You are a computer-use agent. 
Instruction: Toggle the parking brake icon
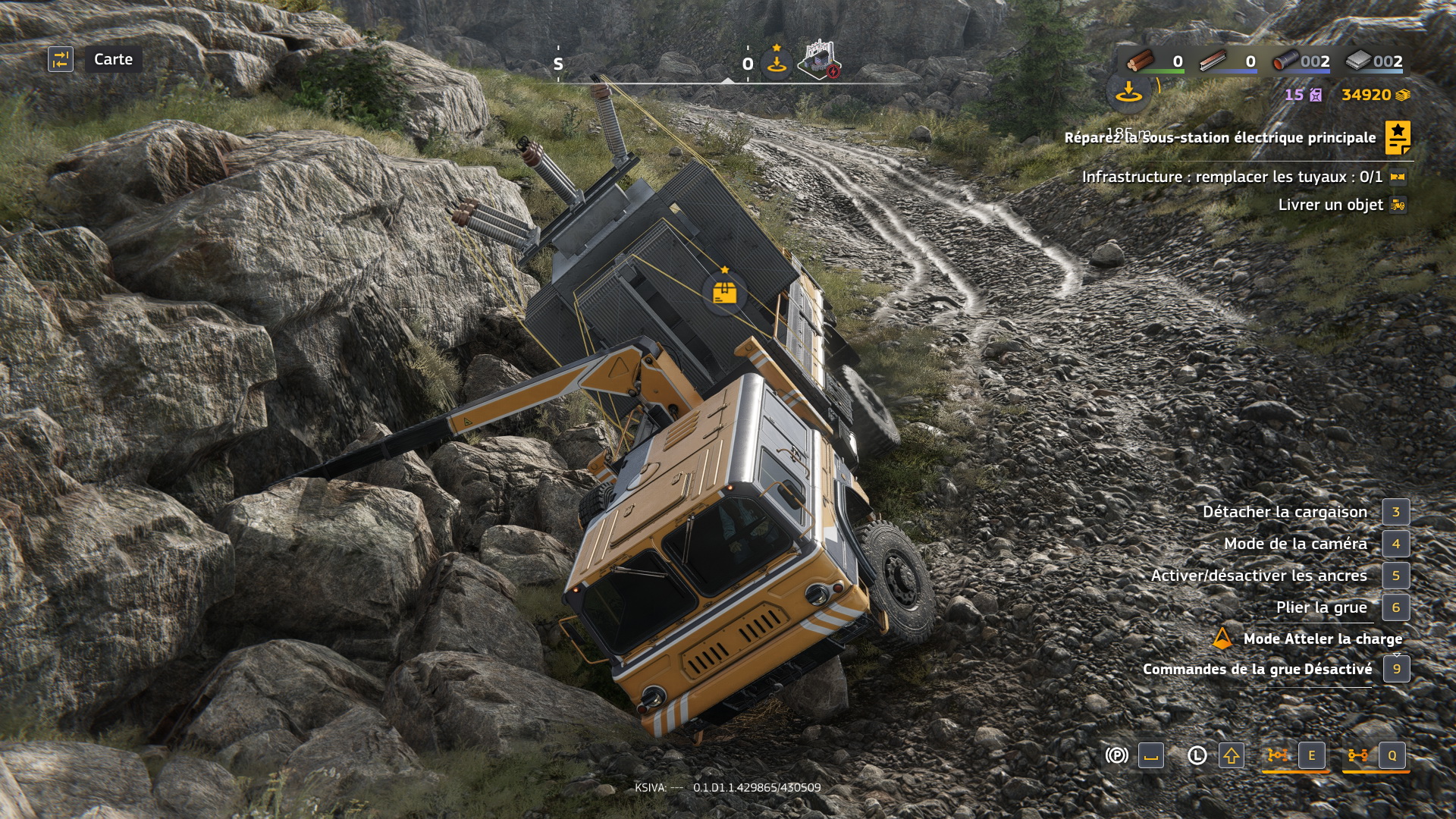coord(1116,755)
